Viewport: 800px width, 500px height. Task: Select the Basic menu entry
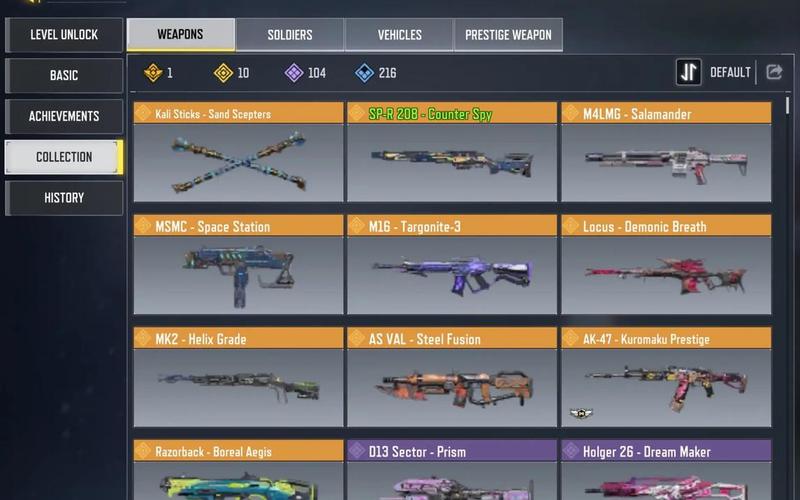(x=64, y=76)
